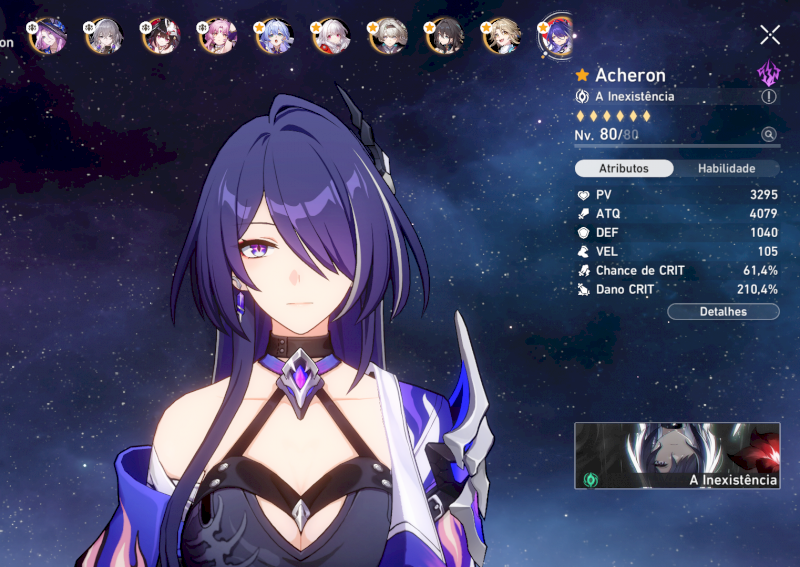The height and width of the screenshot is (567, 800).
Task: Open the A Inexistência light cone thumbnail
Action: (677, 456)
